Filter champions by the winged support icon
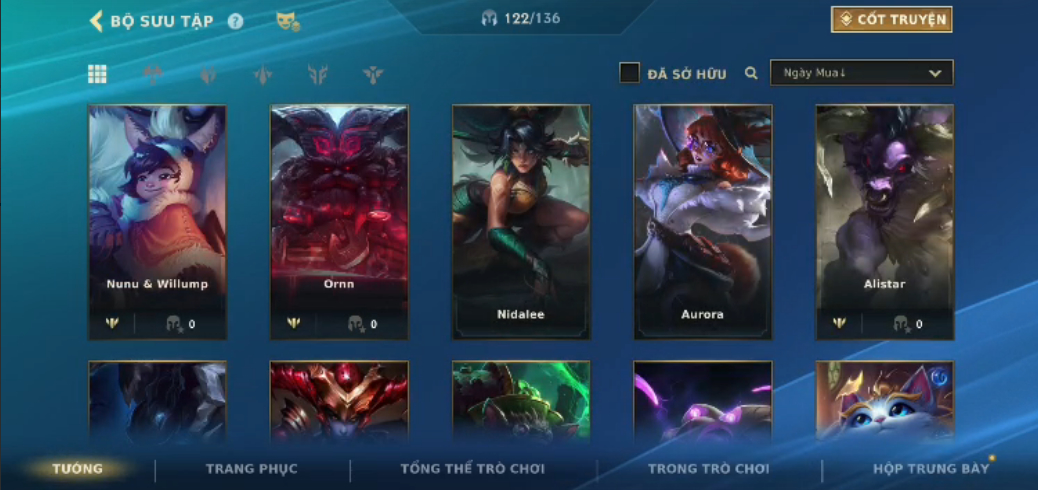 (373, 74)
